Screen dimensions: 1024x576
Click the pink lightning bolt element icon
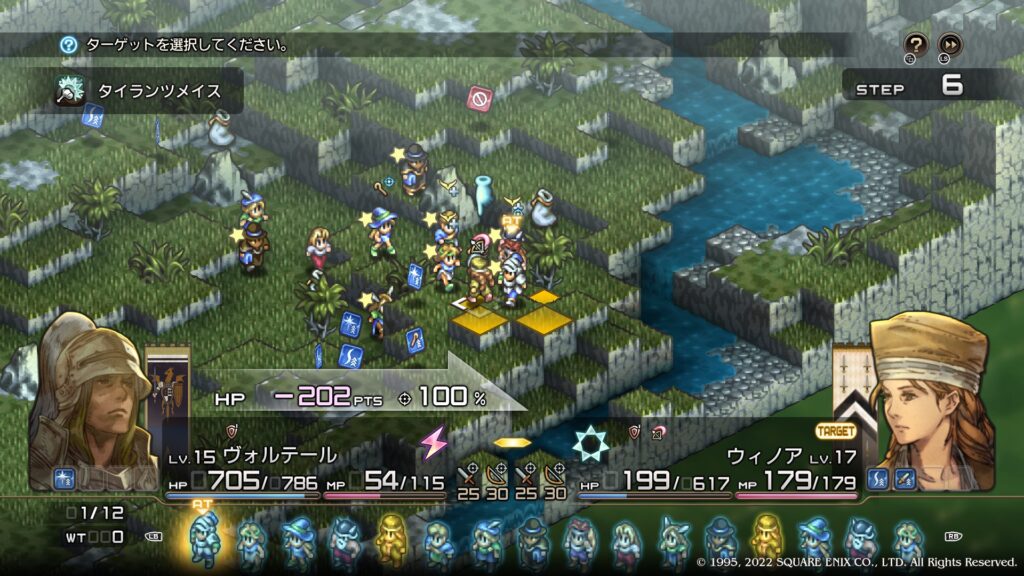tap(433, 441)
